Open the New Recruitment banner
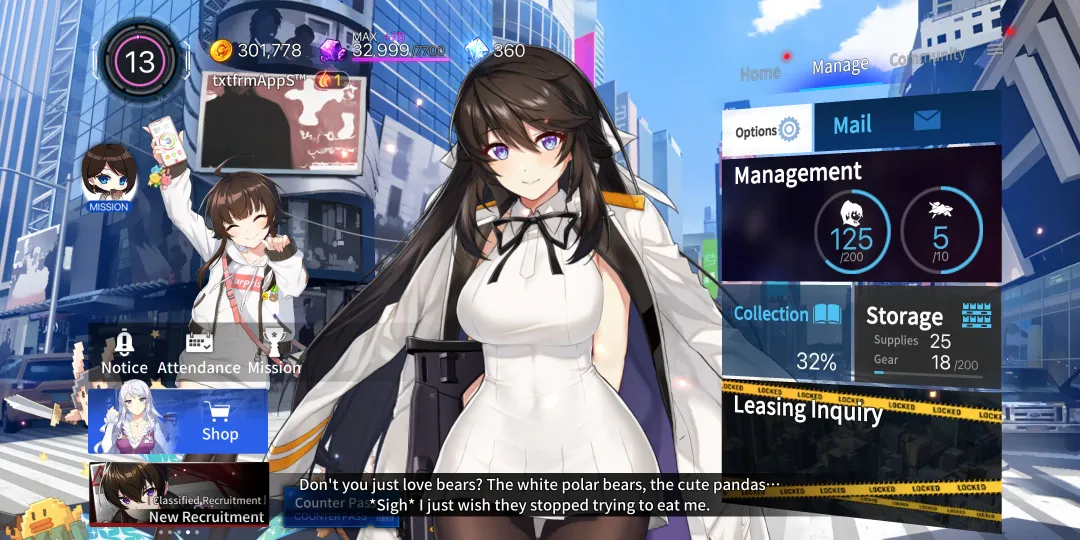Viewport: 1080px width, 540px height. click(x=178, y=494)
